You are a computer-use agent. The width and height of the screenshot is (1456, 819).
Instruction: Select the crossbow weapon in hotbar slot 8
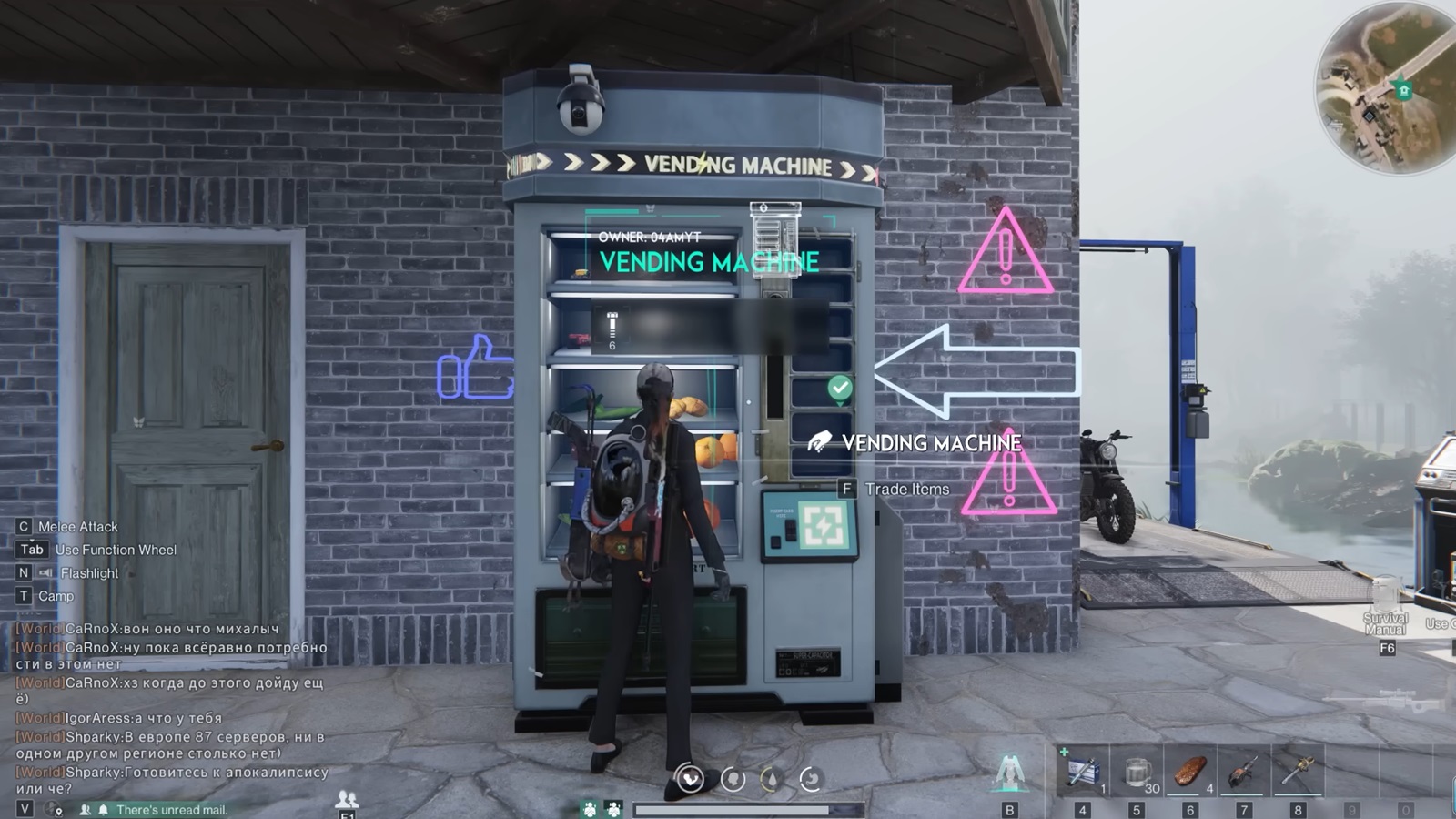tap(1298, 771)
